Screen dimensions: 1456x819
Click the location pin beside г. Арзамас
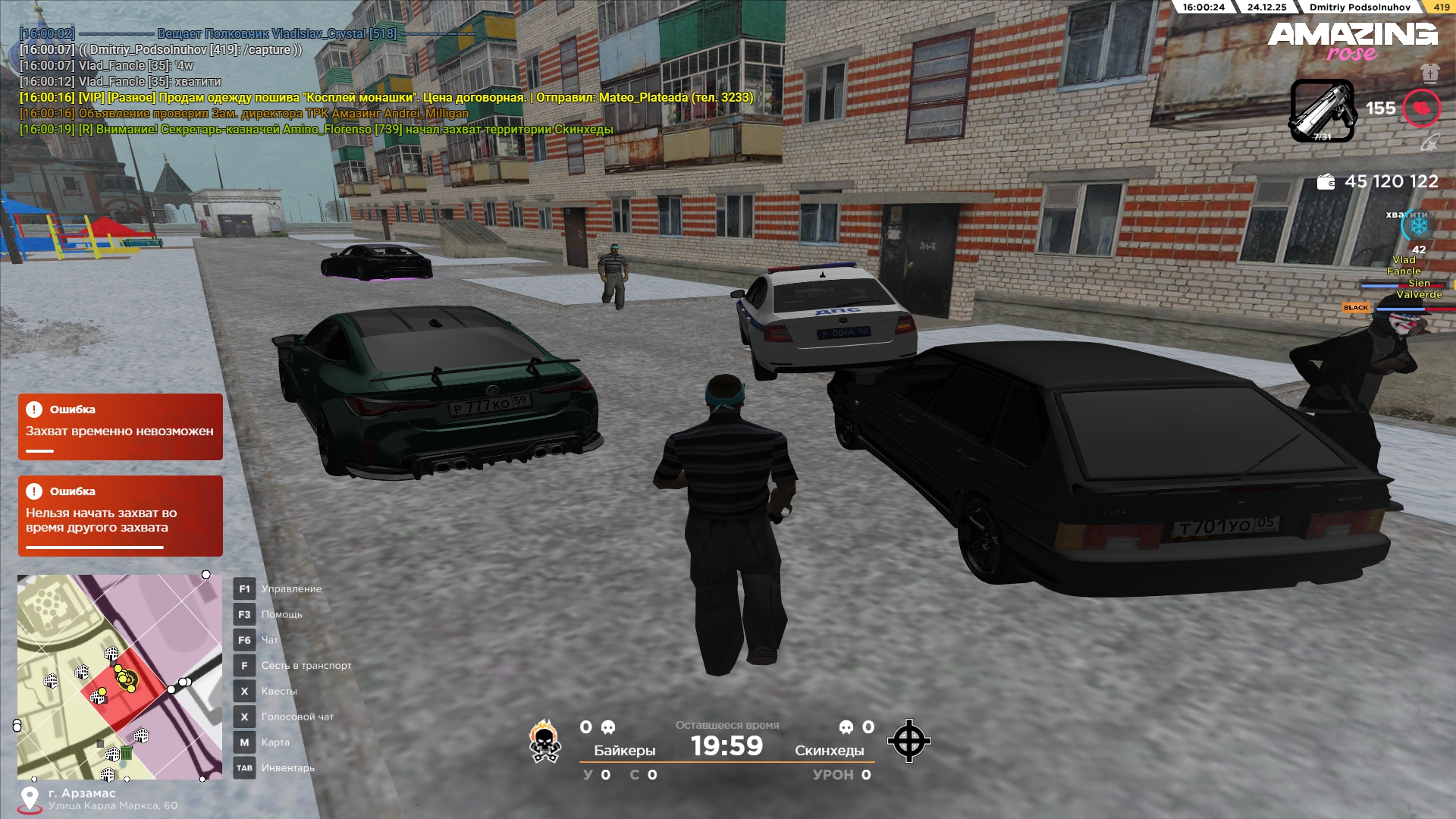pos(30,799)
